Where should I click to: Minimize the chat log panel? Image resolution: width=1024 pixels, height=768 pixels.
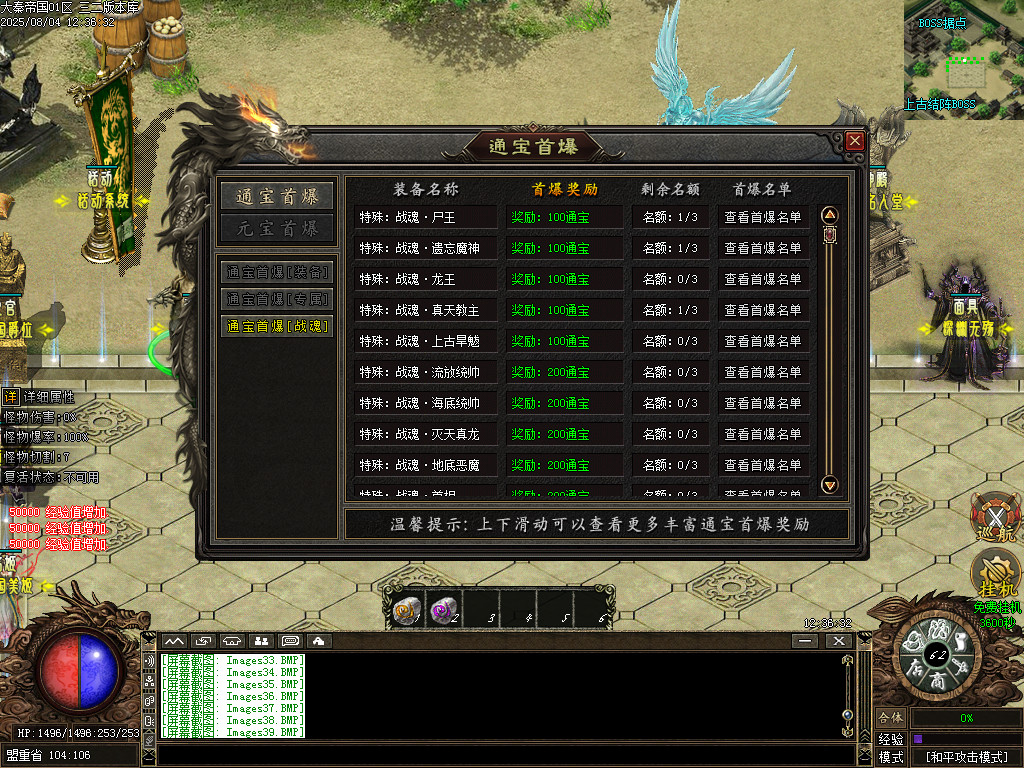point(805,641)
